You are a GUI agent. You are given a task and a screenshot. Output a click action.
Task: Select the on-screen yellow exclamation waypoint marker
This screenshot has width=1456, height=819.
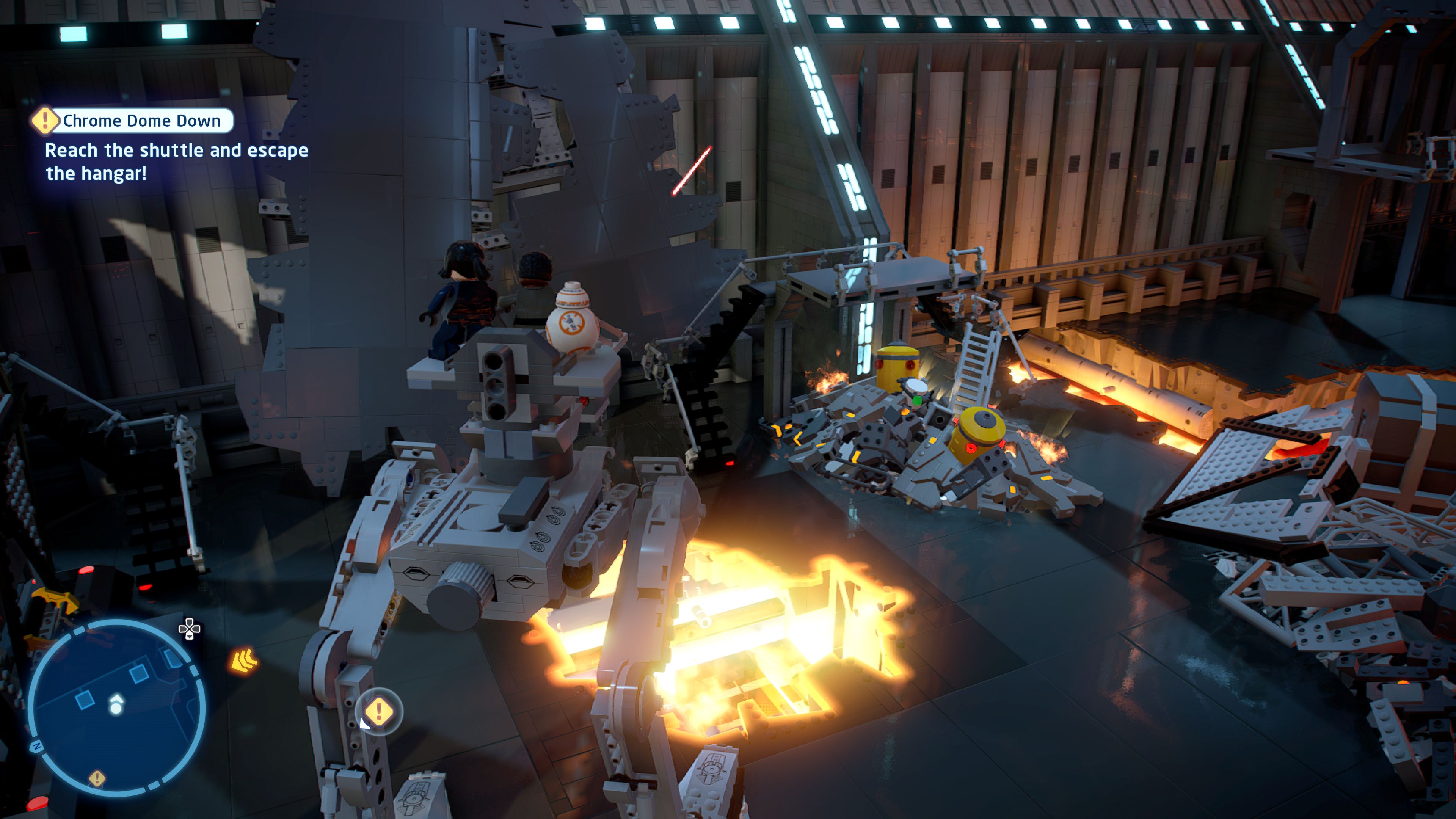379,711
